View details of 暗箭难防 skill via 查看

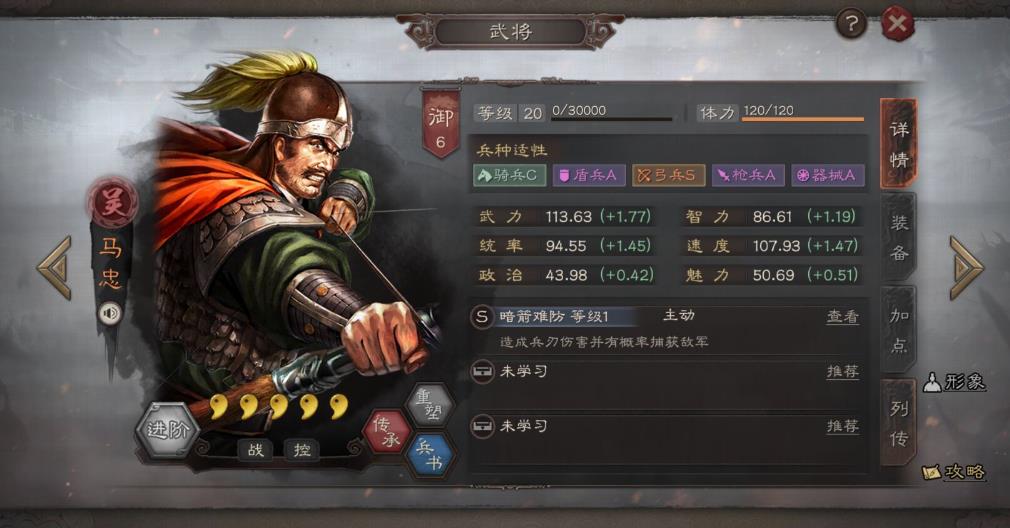pyautogui.click(x=842, y=317)
